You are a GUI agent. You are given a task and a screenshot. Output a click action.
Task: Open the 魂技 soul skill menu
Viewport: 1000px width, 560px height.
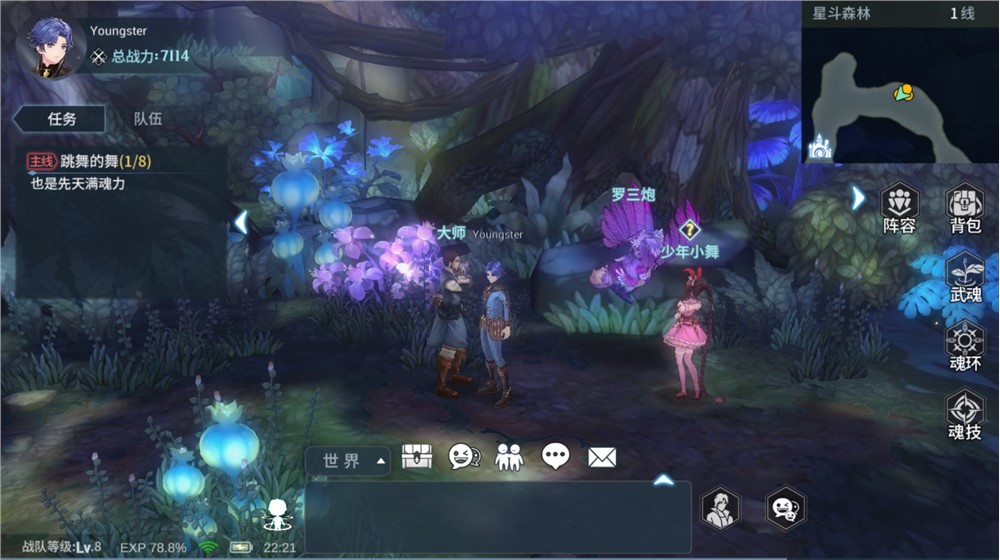(965, 415)
